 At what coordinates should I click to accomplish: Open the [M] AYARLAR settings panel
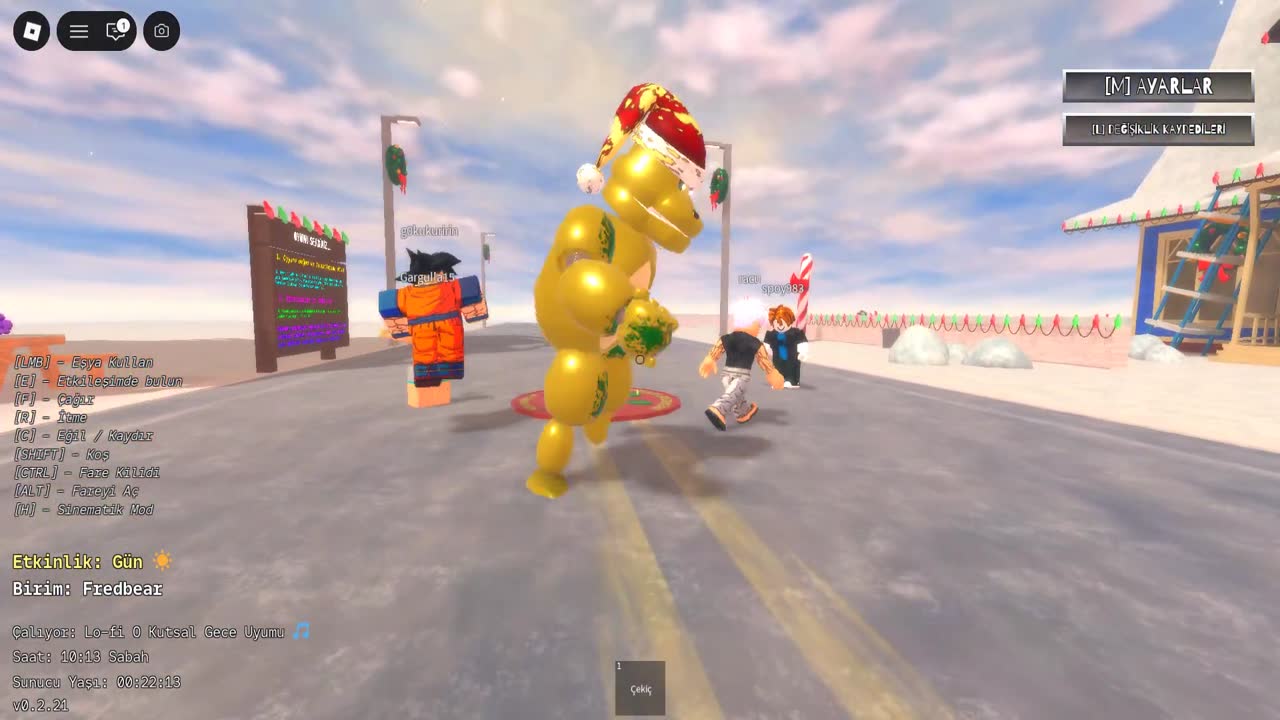[1158, 87]
